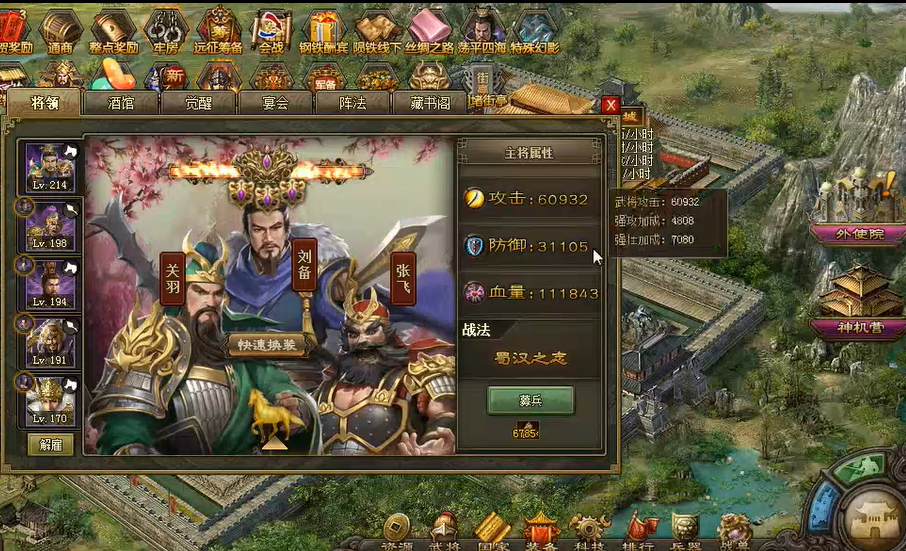Switch to the 藏书阁 tab
Screen dimensions: 906x551
[x=429, y=102]
